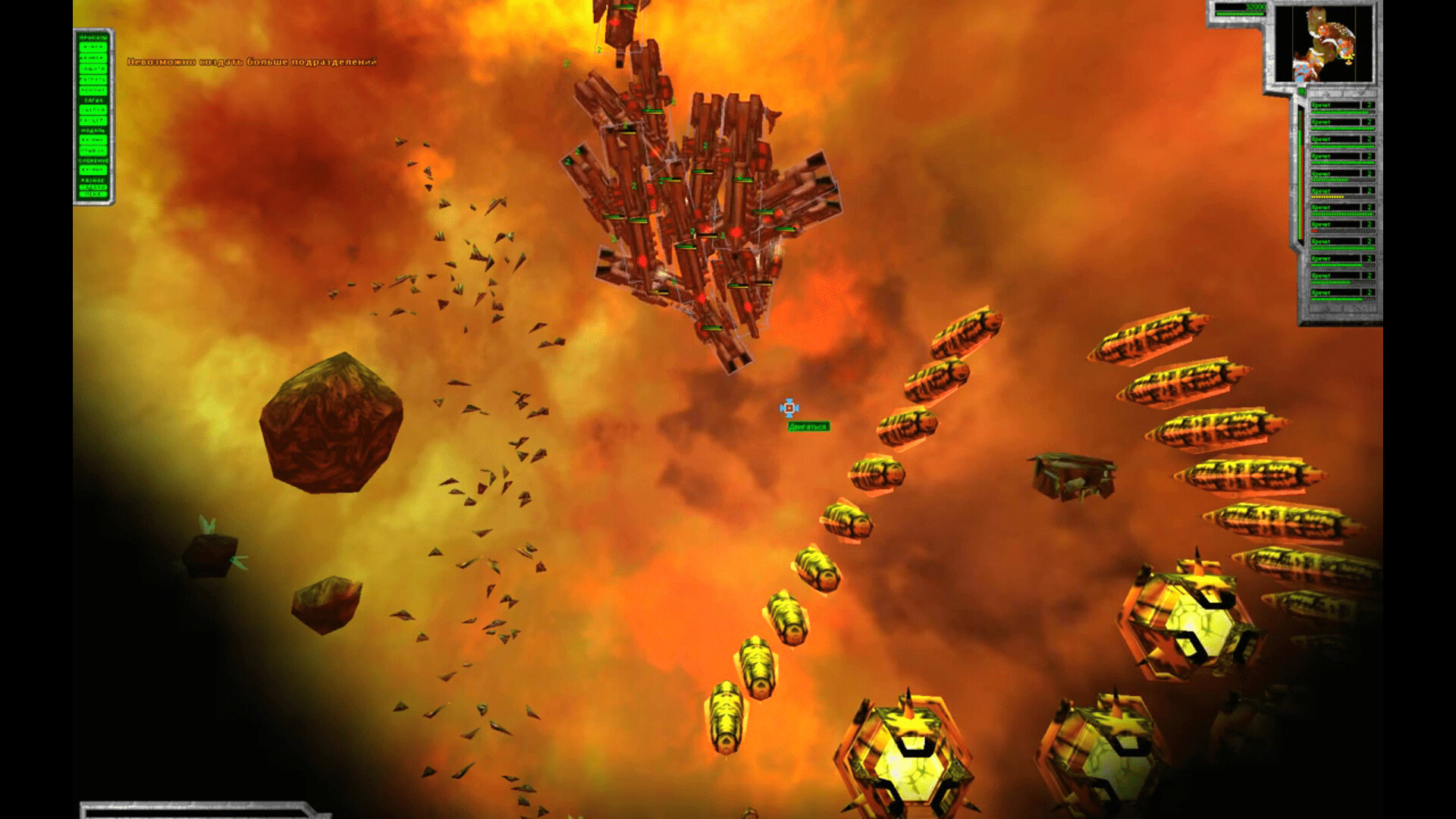Activate the Защита (defend) order

point(93,68)
